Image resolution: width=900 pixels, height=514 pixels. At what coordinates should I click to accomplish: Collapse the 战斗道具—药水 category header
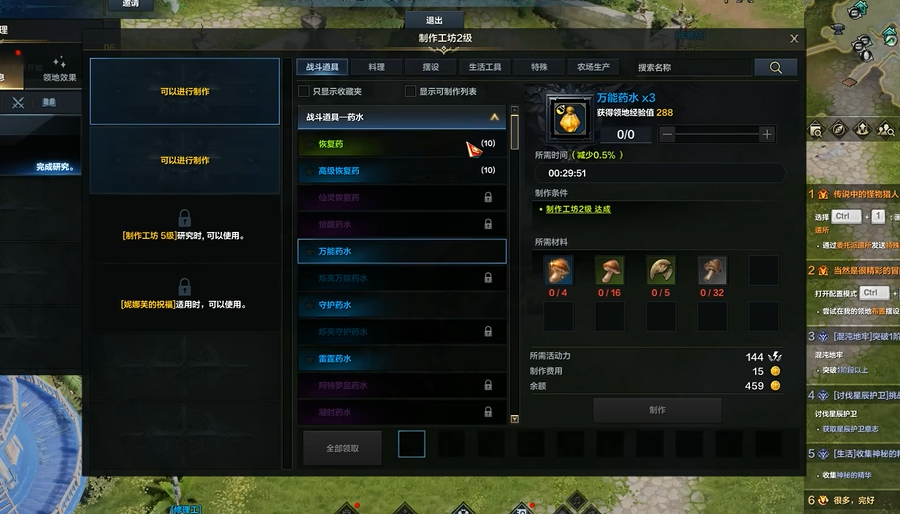tap(495, 117)
